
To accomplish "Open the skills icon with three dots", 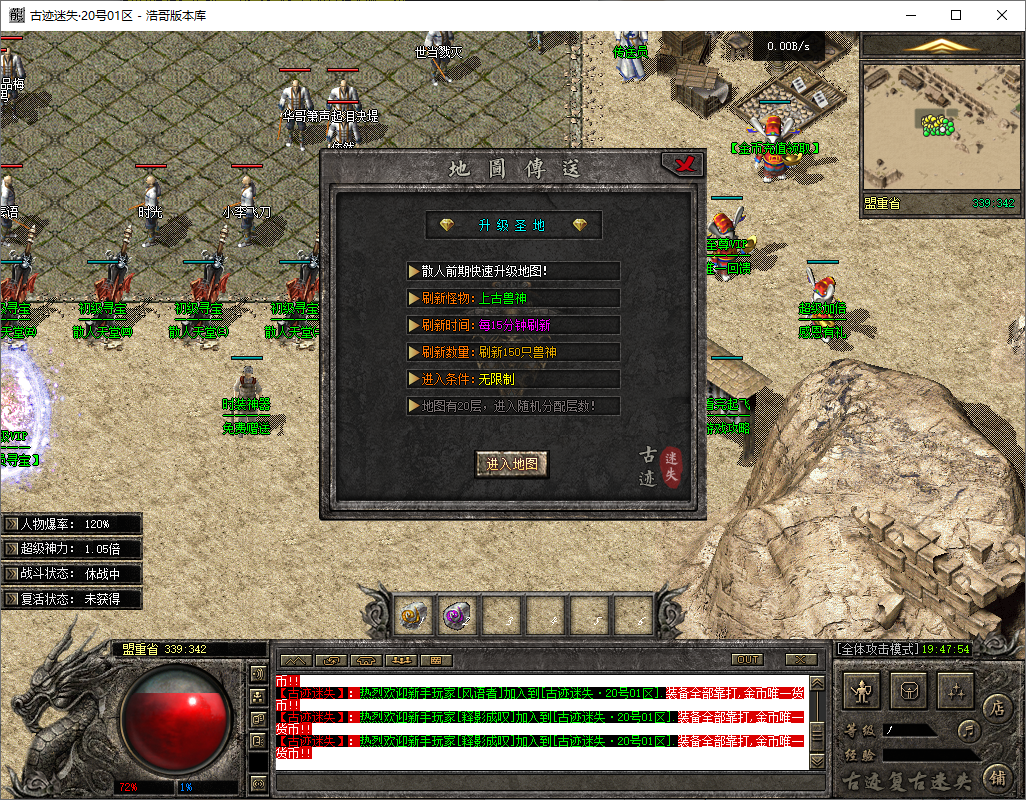I will [957, 691].
